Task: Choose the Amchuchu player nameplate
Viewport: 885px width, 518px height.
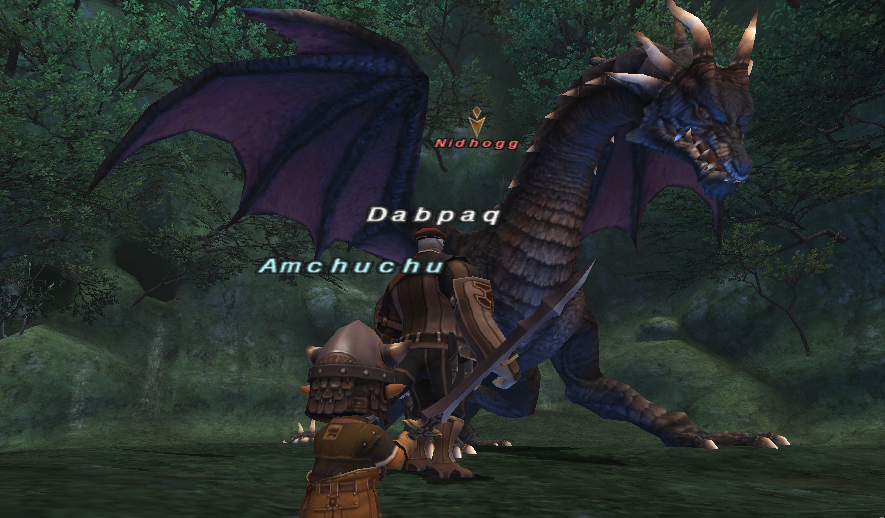Action: 336,267
